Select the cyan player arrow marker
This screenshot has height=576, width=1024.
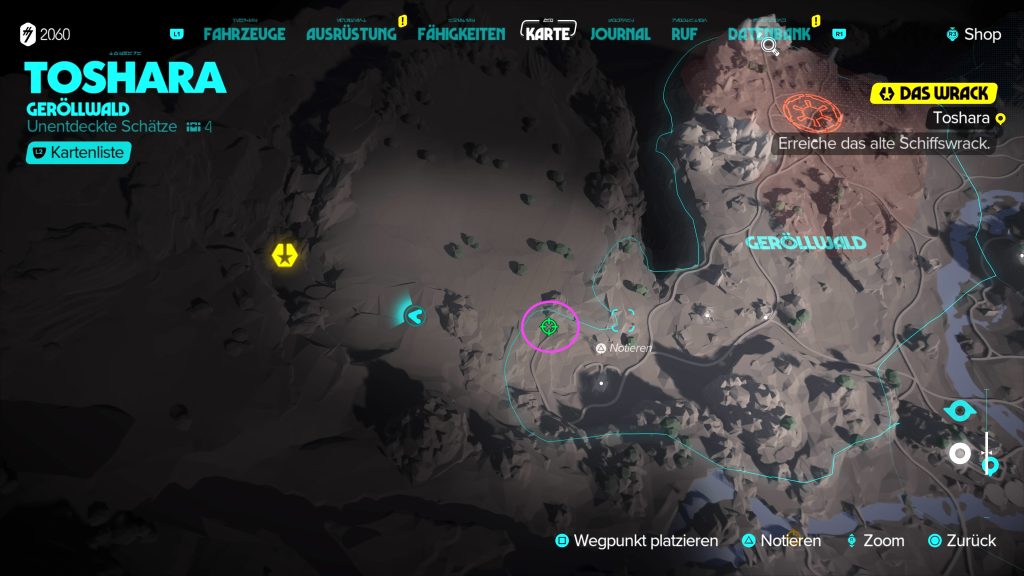coord(413,316)
